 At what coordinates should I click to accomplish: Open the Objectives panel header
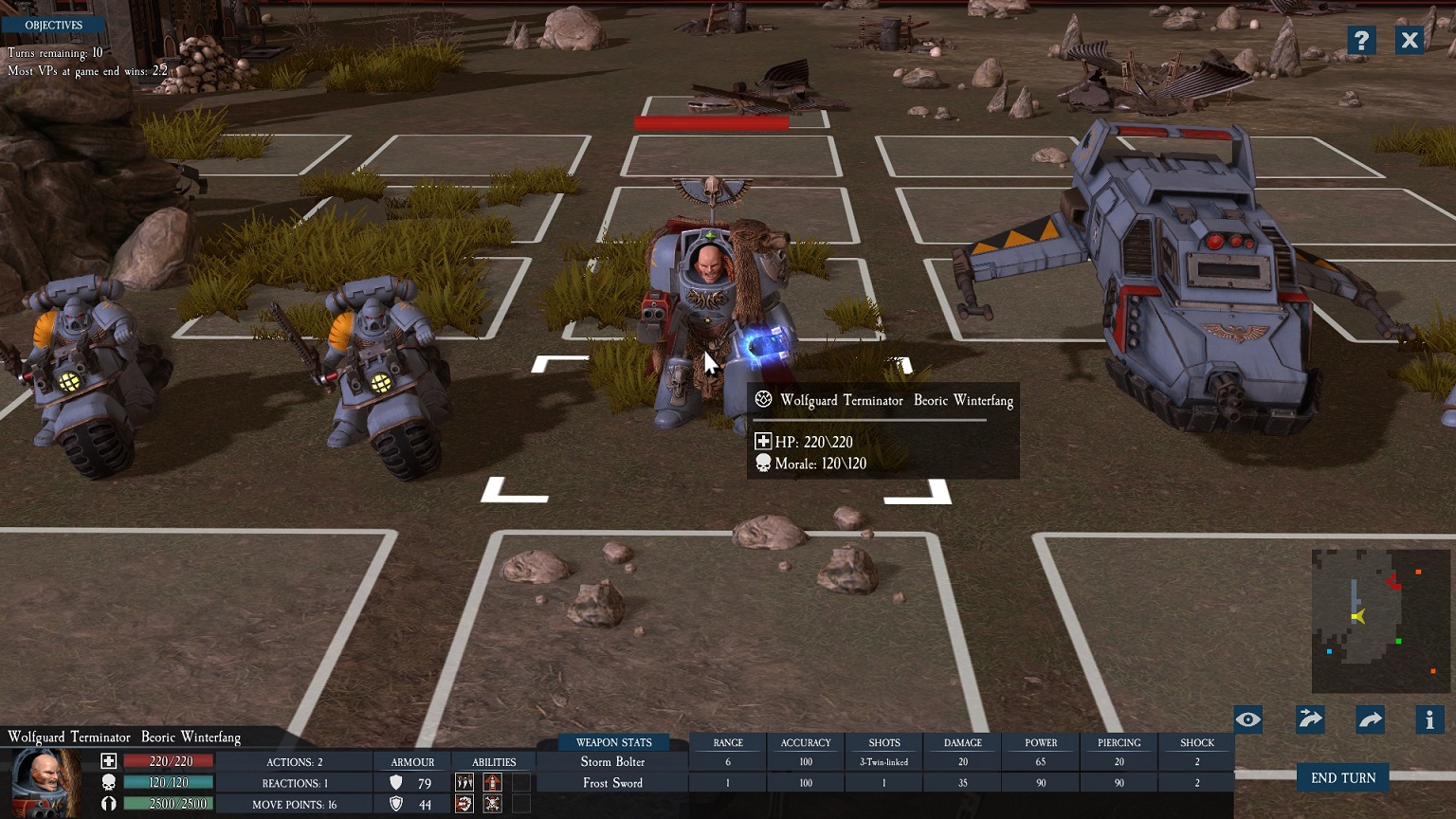(53, 25)
